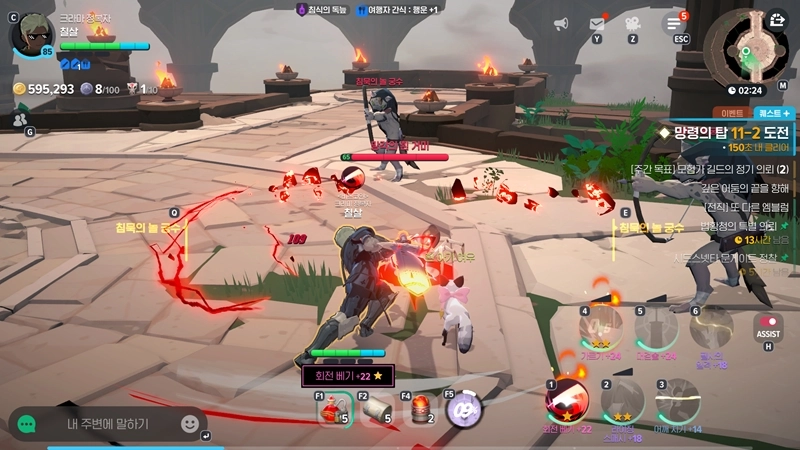Open the character portrait profile
This screenshot has height=450, width=800.
[x=31, y=35]
